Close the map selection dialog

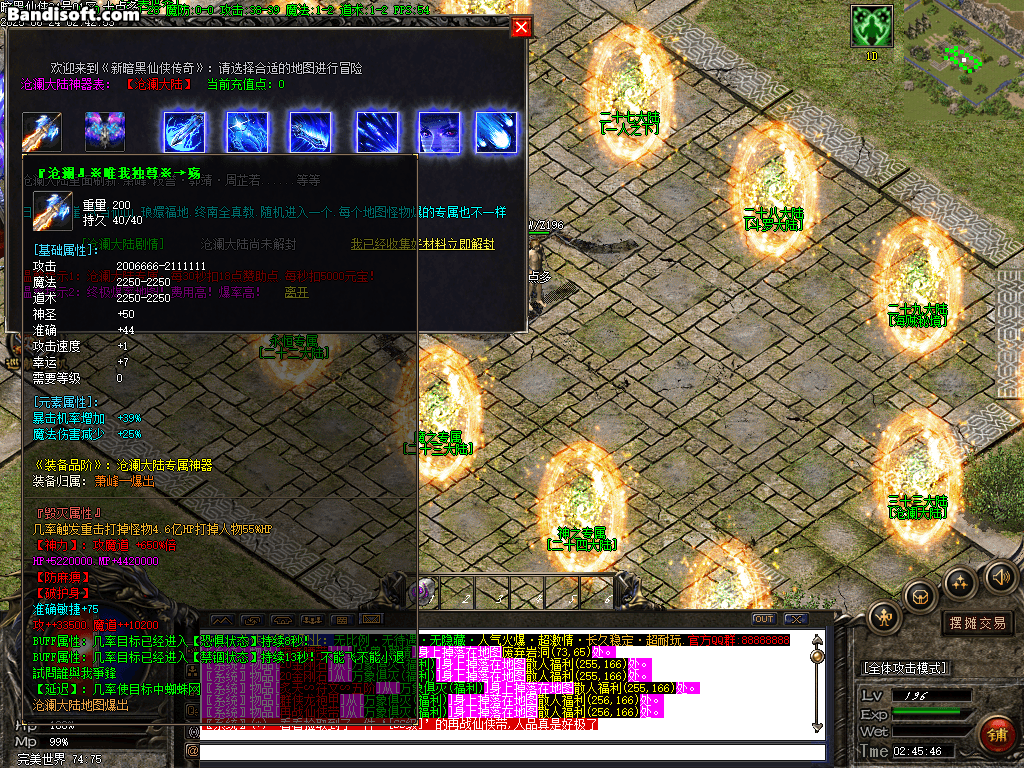[x=520, y=27]
